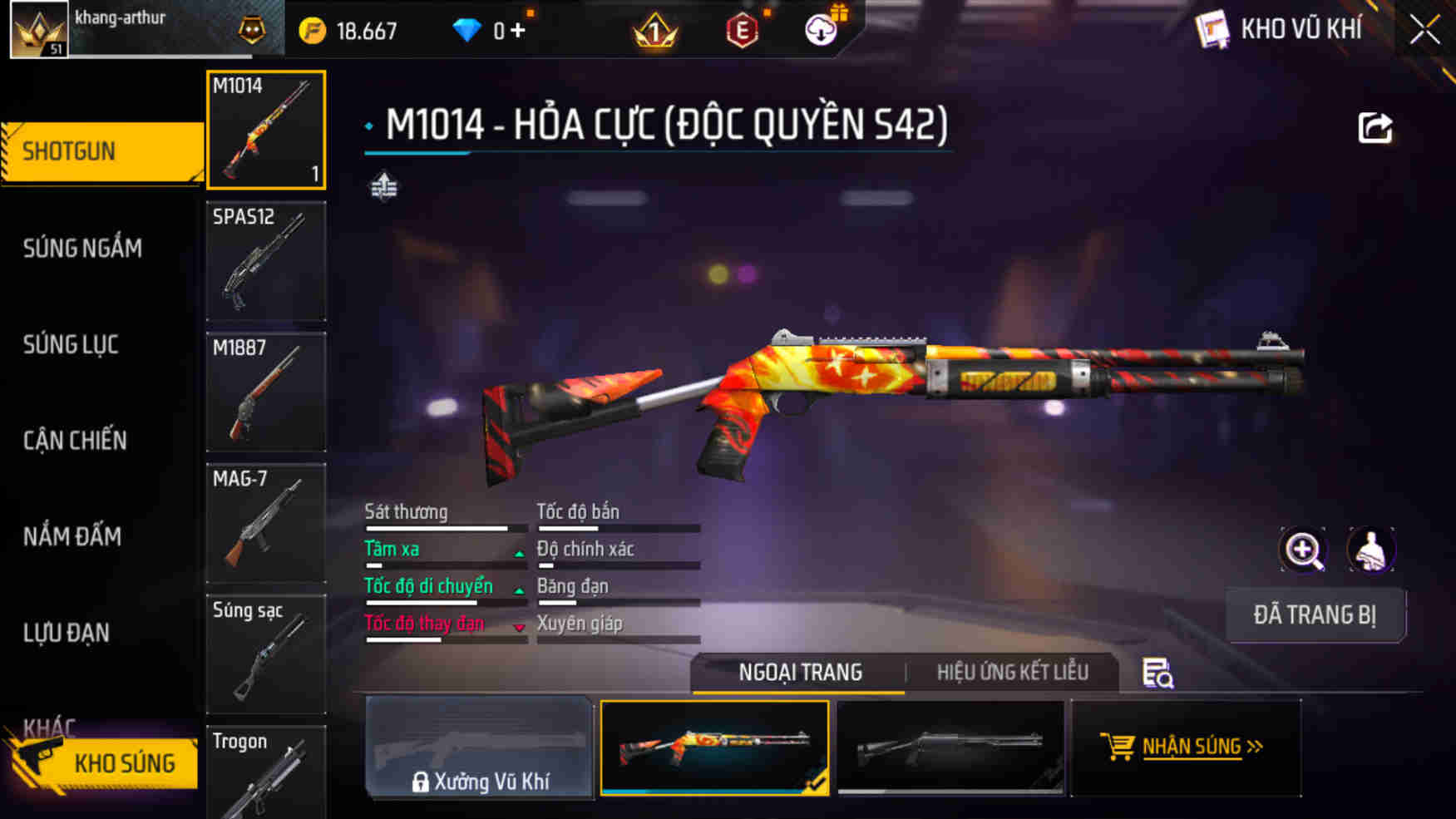Click the gold coin balance icon
The height and width of the screenshot is (819, 1456).
pos(313,30)
